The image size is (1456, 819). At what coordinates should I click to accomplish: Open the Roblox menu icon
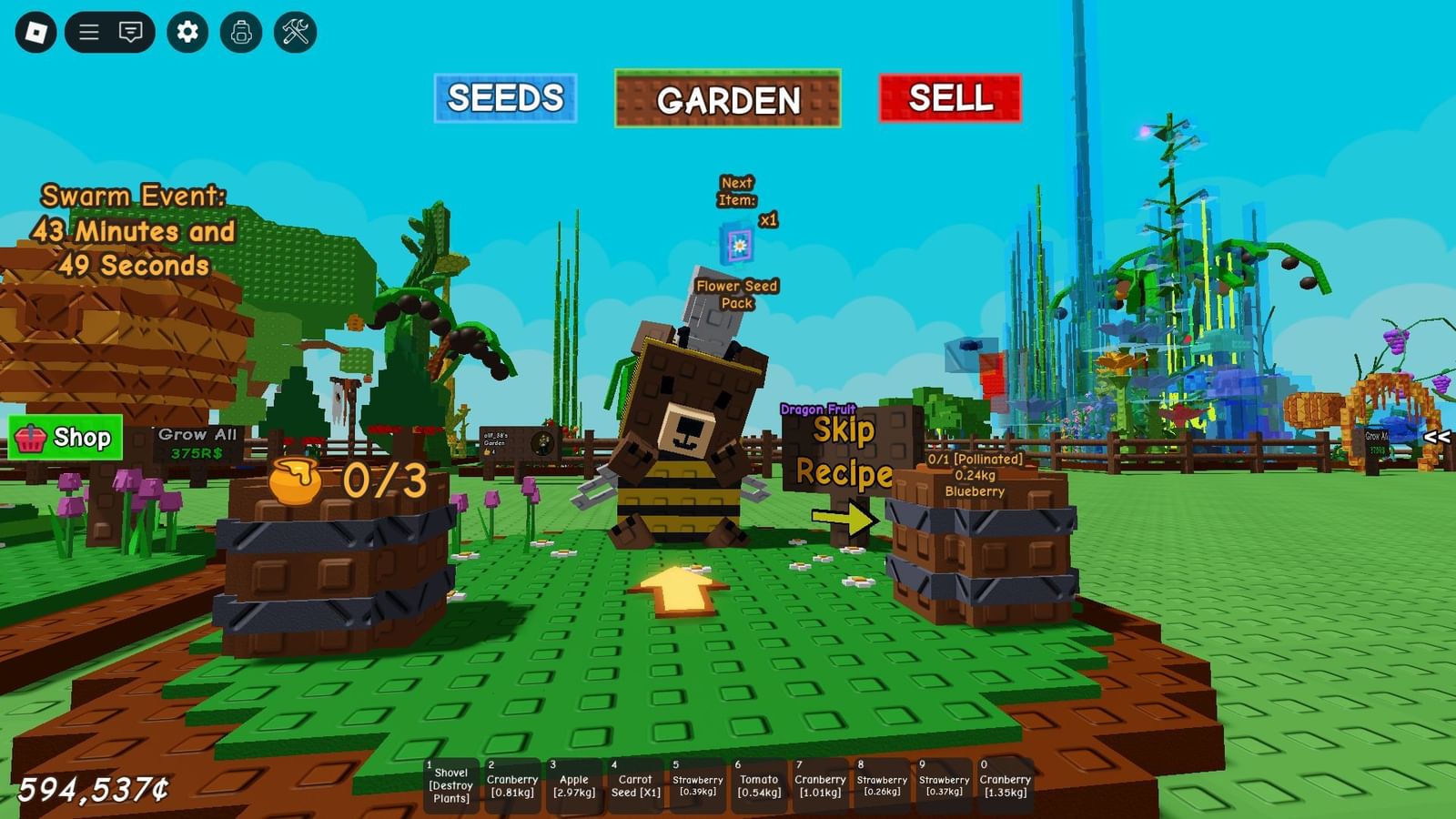click(34, 34)
